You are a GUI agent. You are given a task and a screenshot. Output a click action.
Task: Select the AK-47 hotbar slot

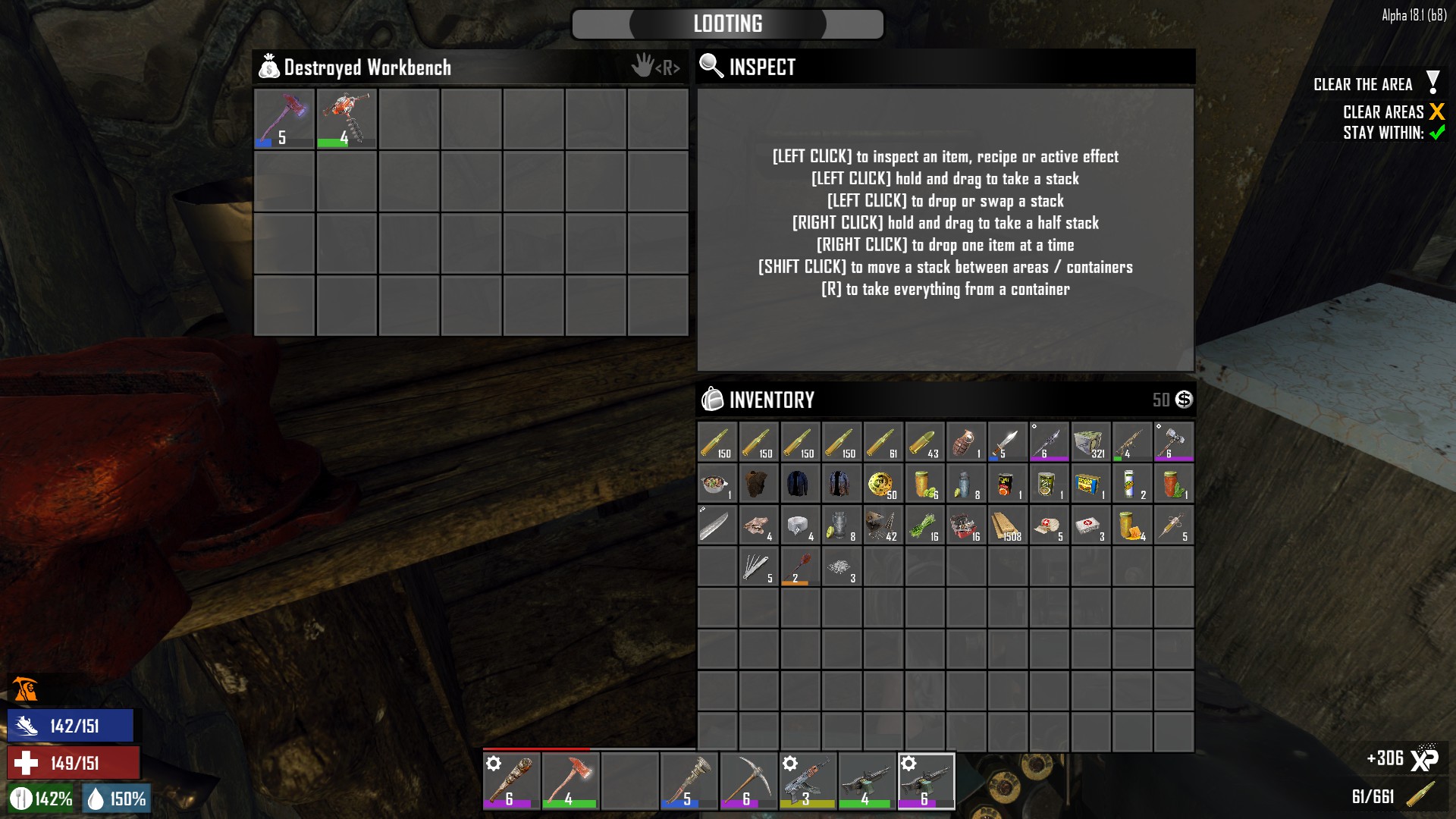[x=808, y=781]
